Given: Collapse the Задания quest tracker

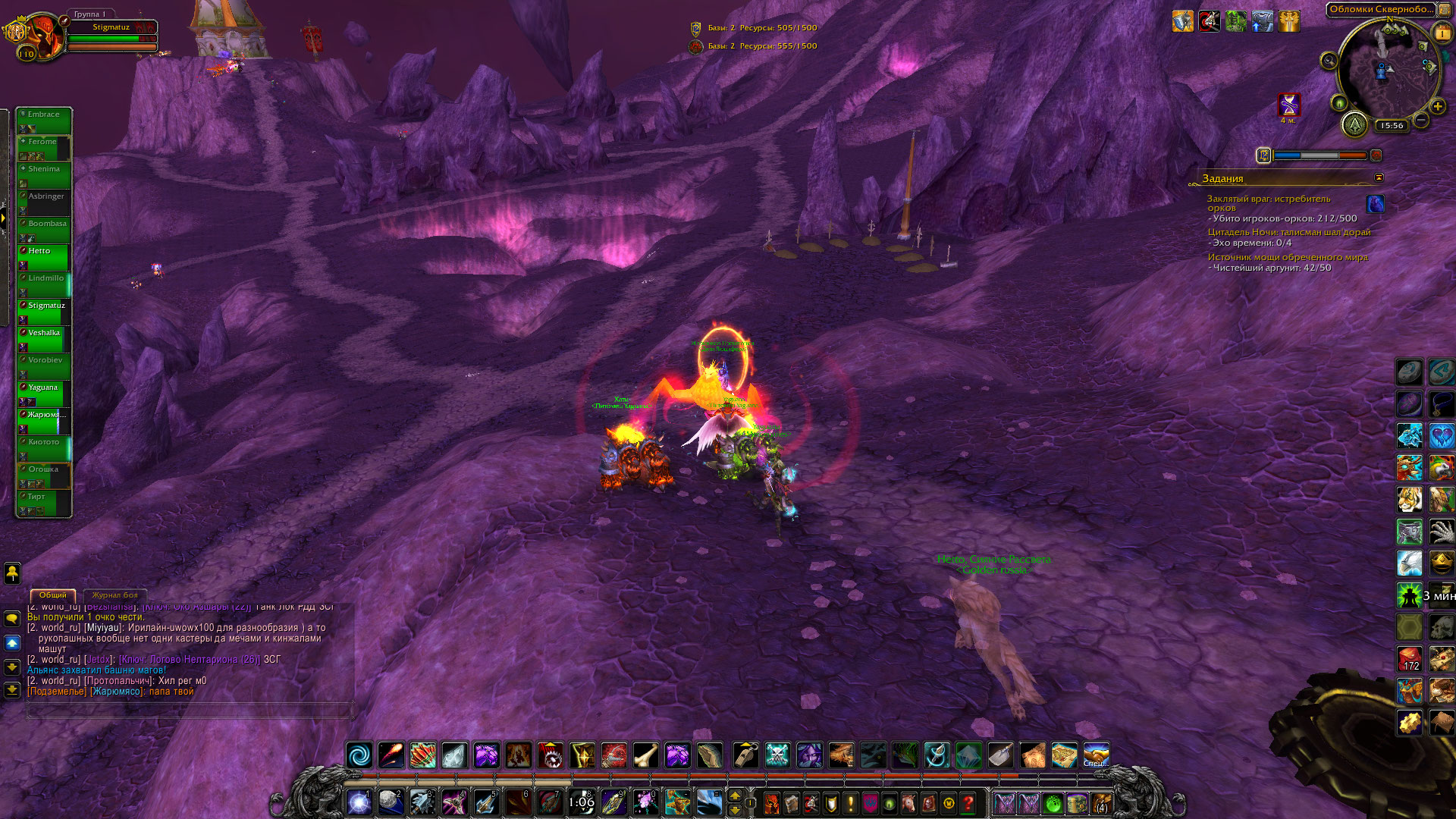Looking at the screenshot, I should tap(1379, 177).
